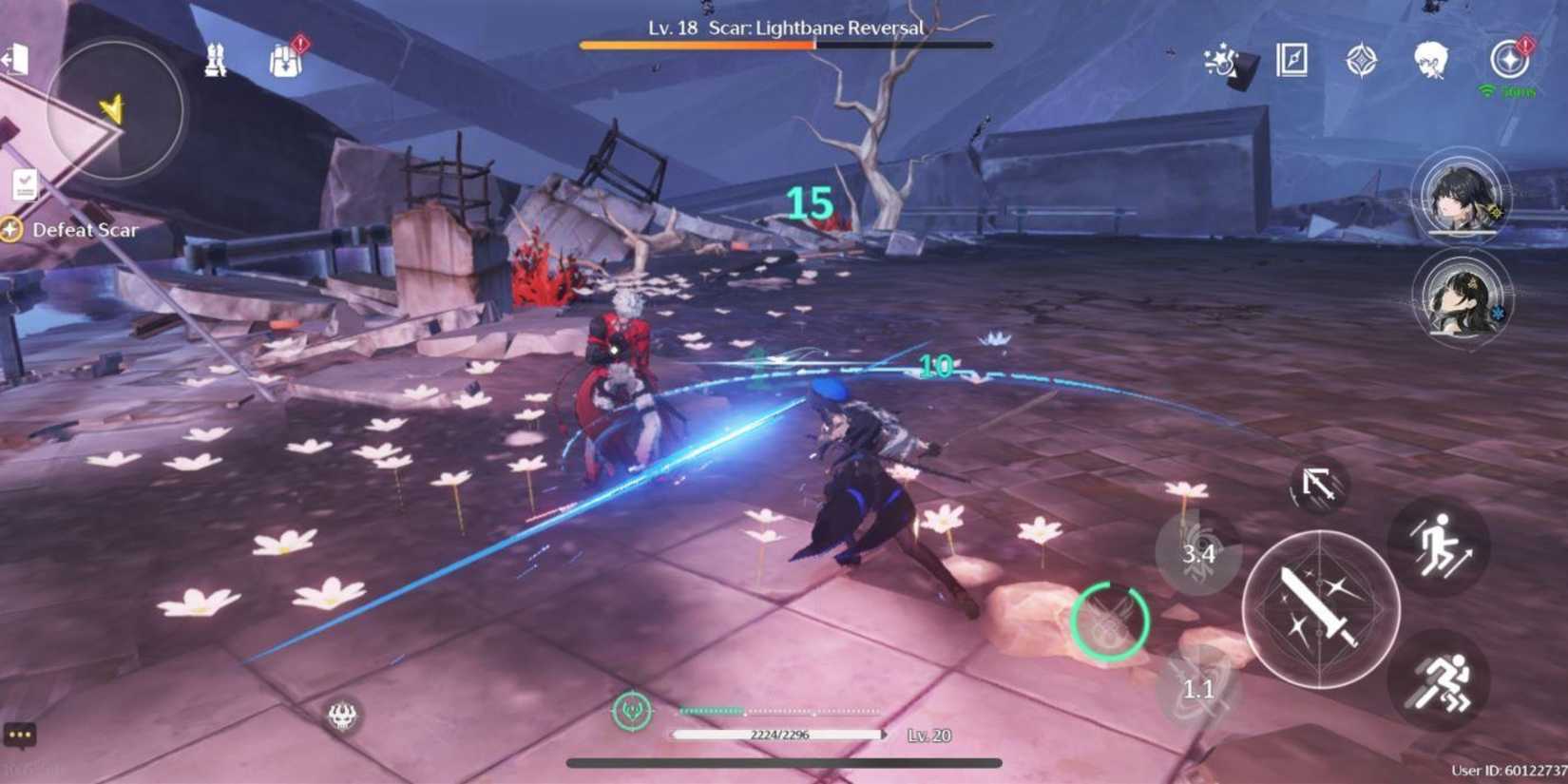Tap the Defeat Scar objective text
Screen dimensions: 1568x784
click(86, 229)
